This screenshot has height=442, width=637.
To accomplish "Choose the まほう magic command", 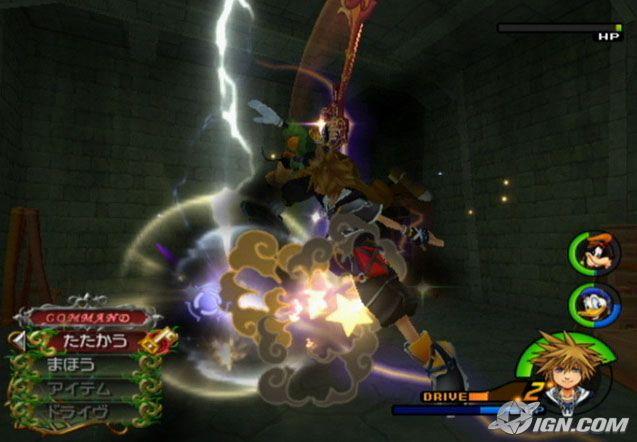I will tap(76, 365).
